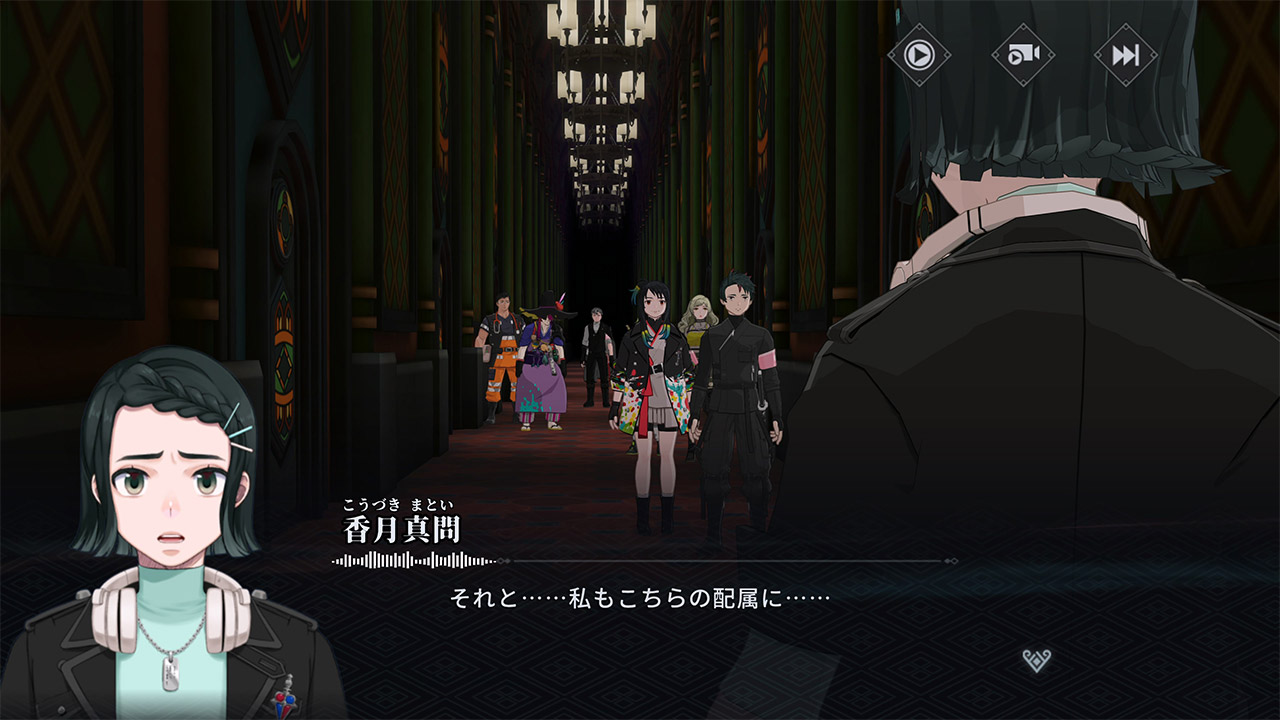Start auto-play with the circled play icon
1280x720 pixels.
click(x=918, y=54)
